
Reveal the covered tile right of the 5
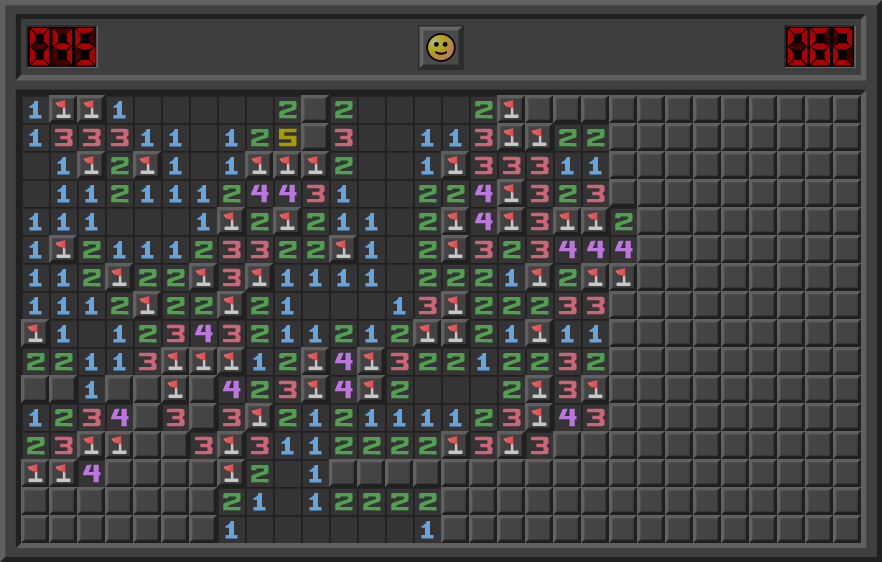pyautogui.click(x=315, y=137)
